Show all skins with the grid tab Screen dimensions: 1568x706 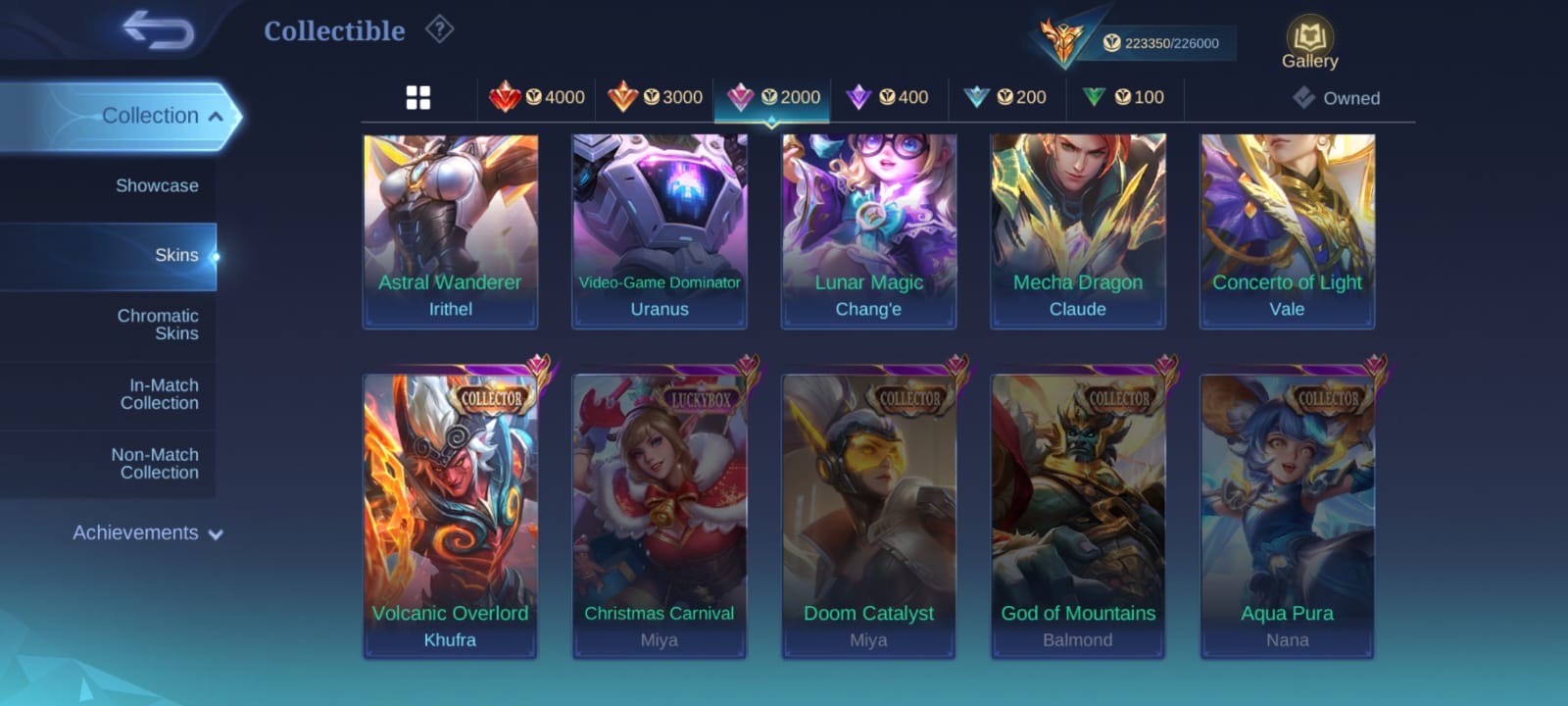point(418,98)
